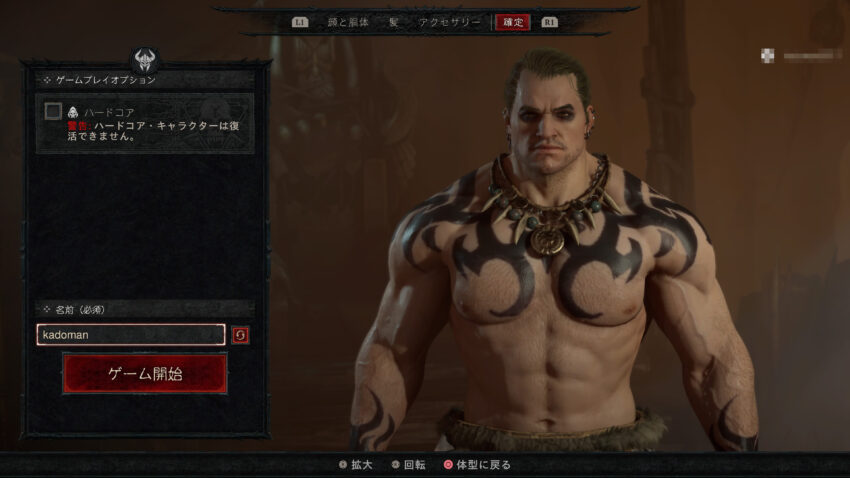Image resolution: width=850 pixels, height=478 pixels.
Task: Randomize the character name with red icon
Action: click(240, 335)
